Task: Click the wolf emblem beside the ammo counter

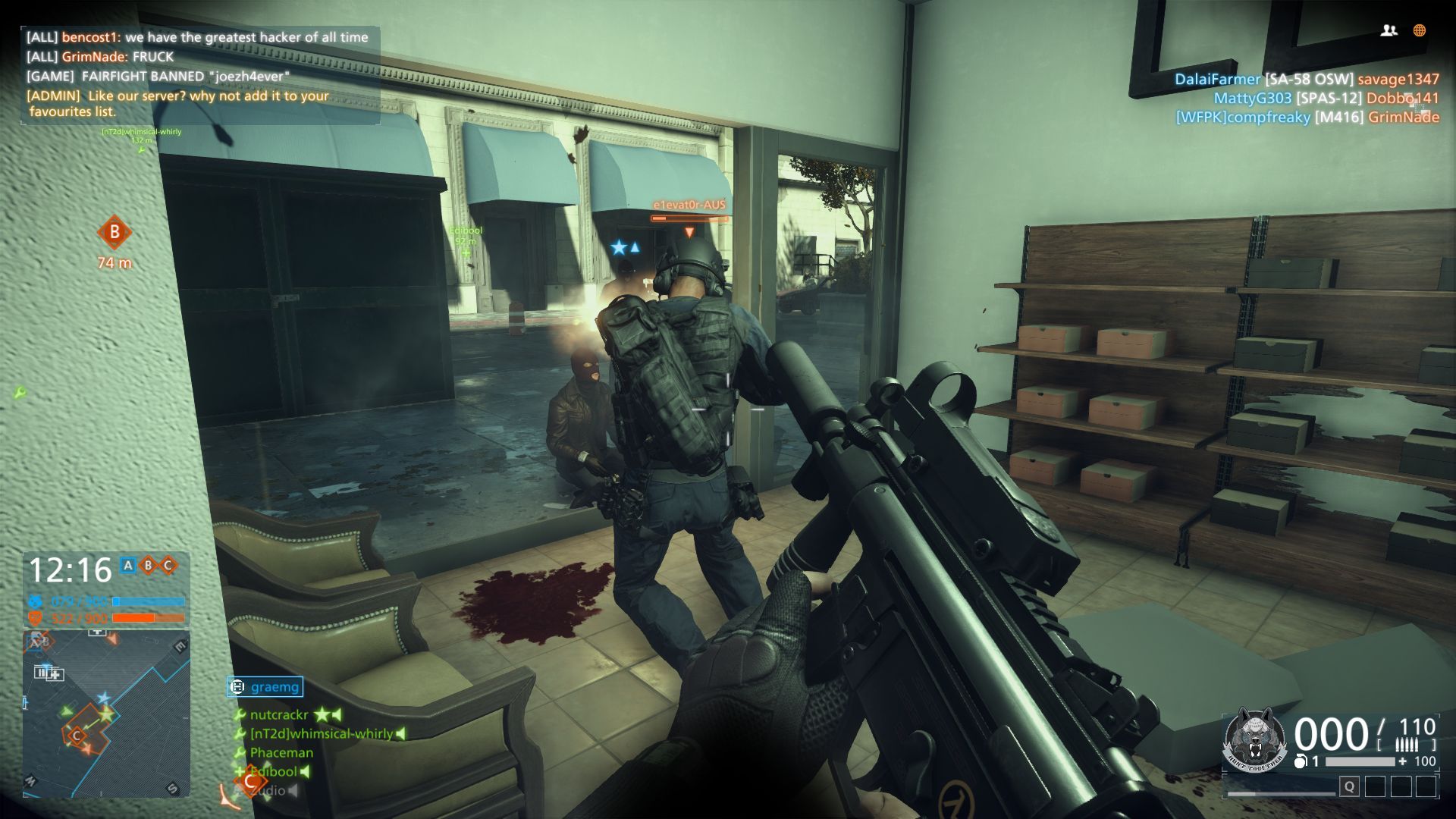Action: [1255, 739]
